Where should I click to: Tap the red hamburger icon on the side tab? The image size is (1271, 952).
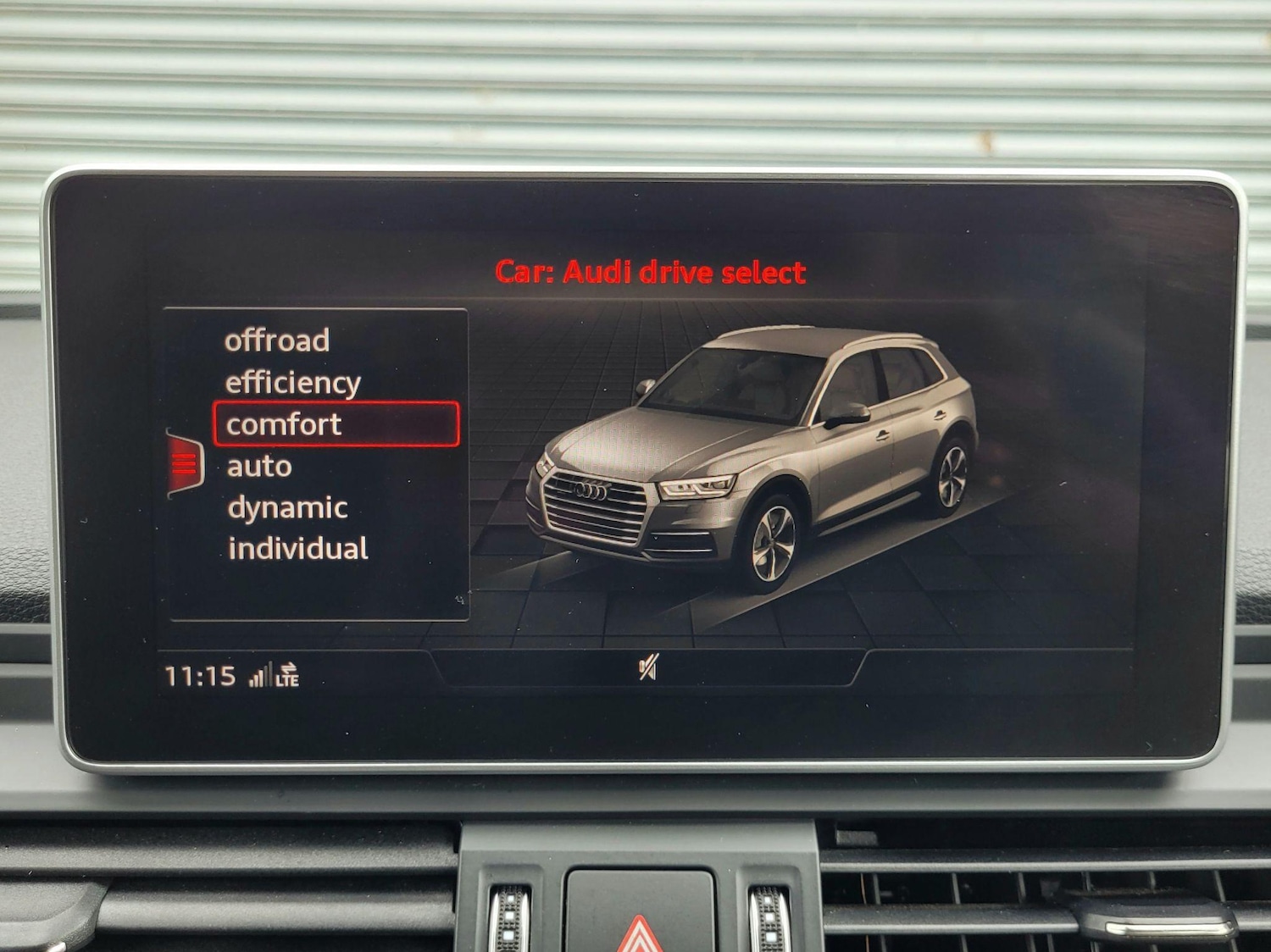click(183, 462)
